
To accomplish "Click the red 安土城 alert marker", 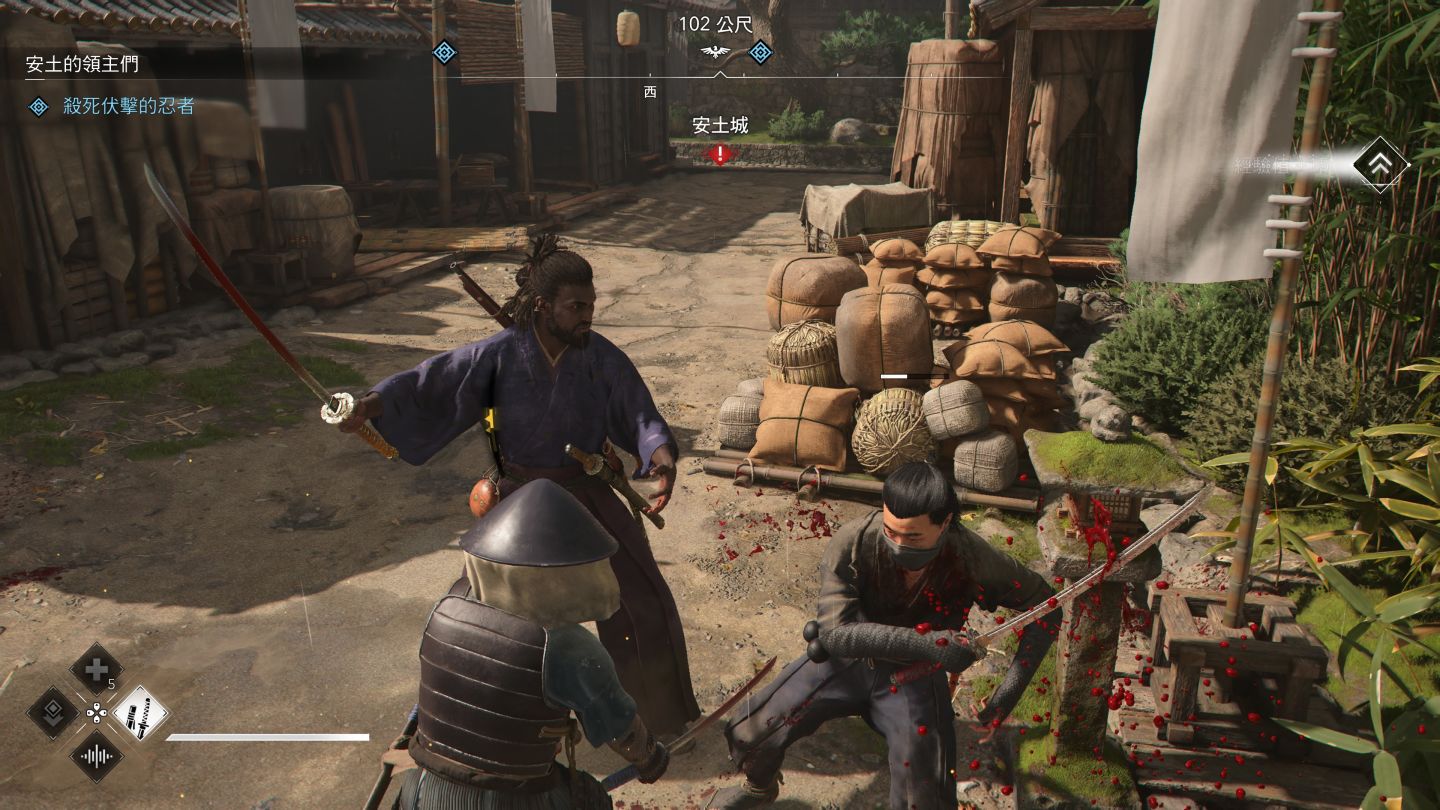I will coord(720,154).
